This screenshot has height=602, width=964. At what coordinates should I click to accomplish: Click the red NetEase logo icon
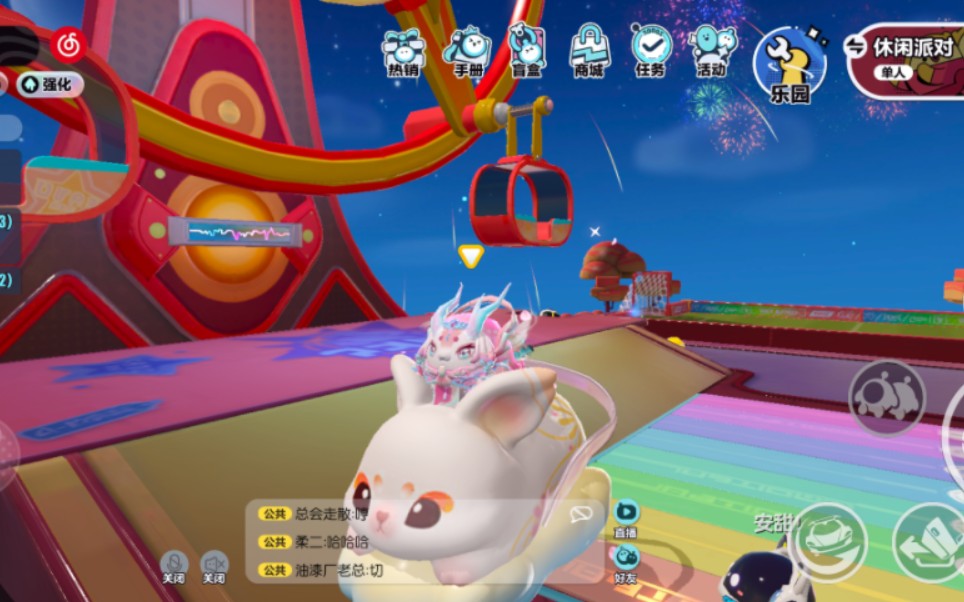point(68,44)
